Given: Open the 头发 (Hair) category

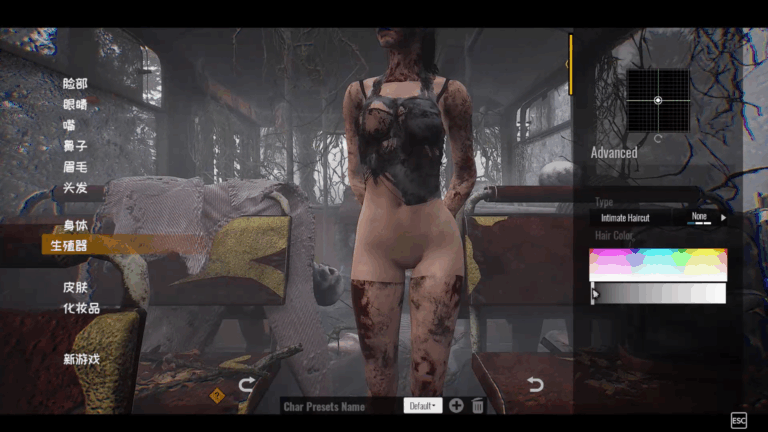Looking at the screenshot, I should (75, 188).
